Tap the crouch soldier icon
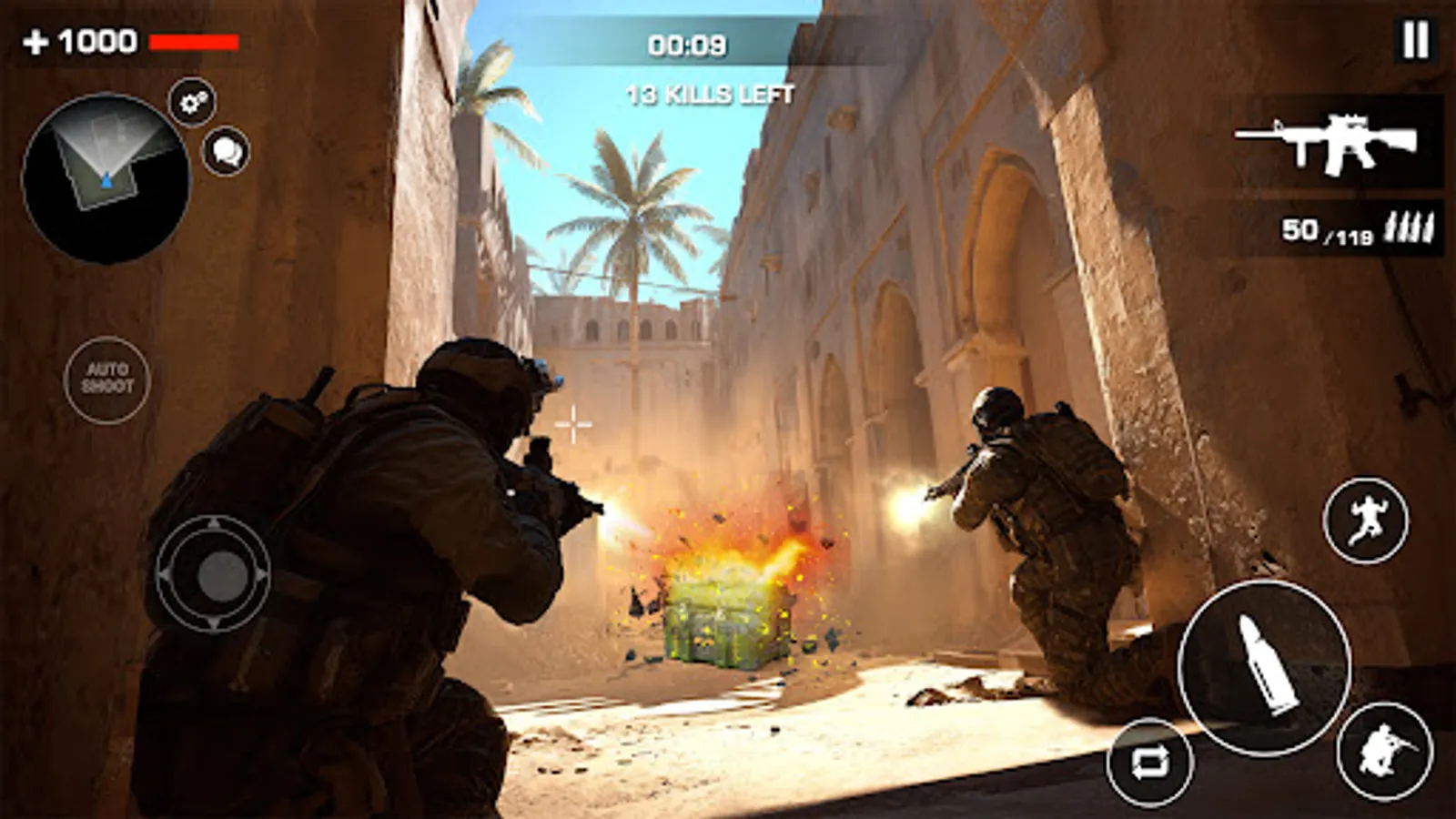The height and width of the screenshot is (819, 1456). [1384, 753]
